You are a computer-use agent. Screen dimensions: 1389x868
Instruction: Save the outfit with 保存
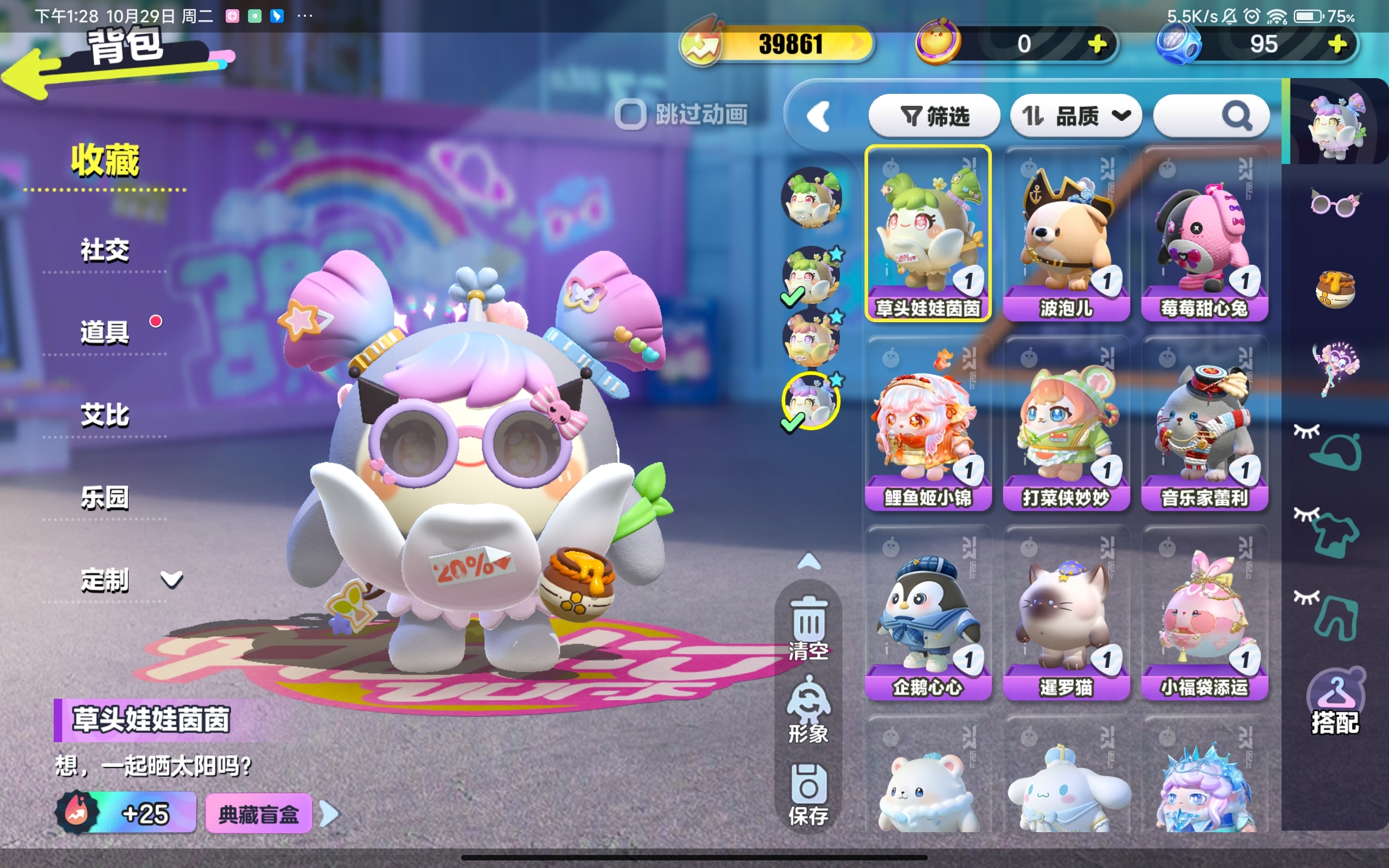(809, 793)
